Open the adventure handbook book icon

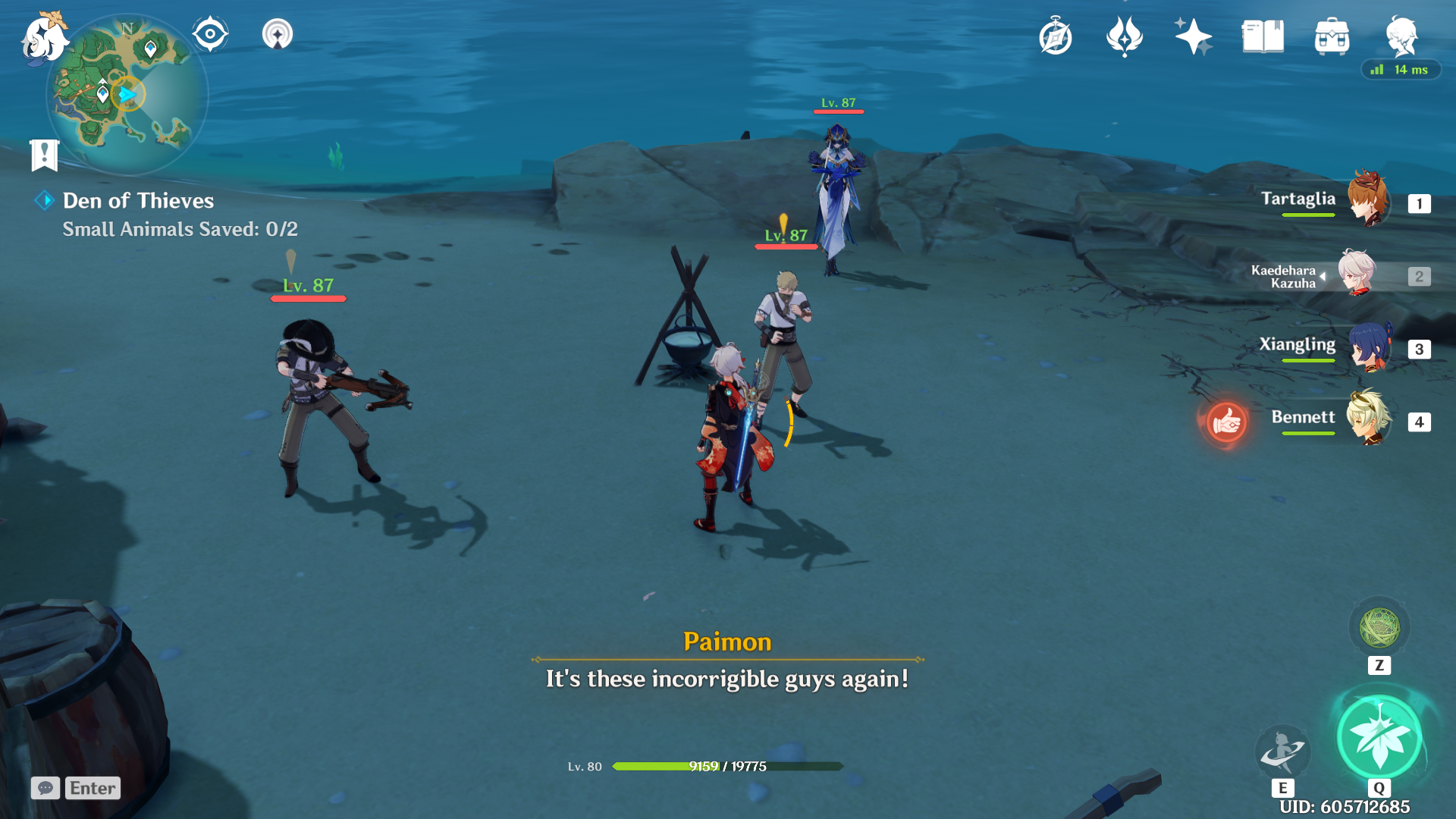(x=1263, y=36)
